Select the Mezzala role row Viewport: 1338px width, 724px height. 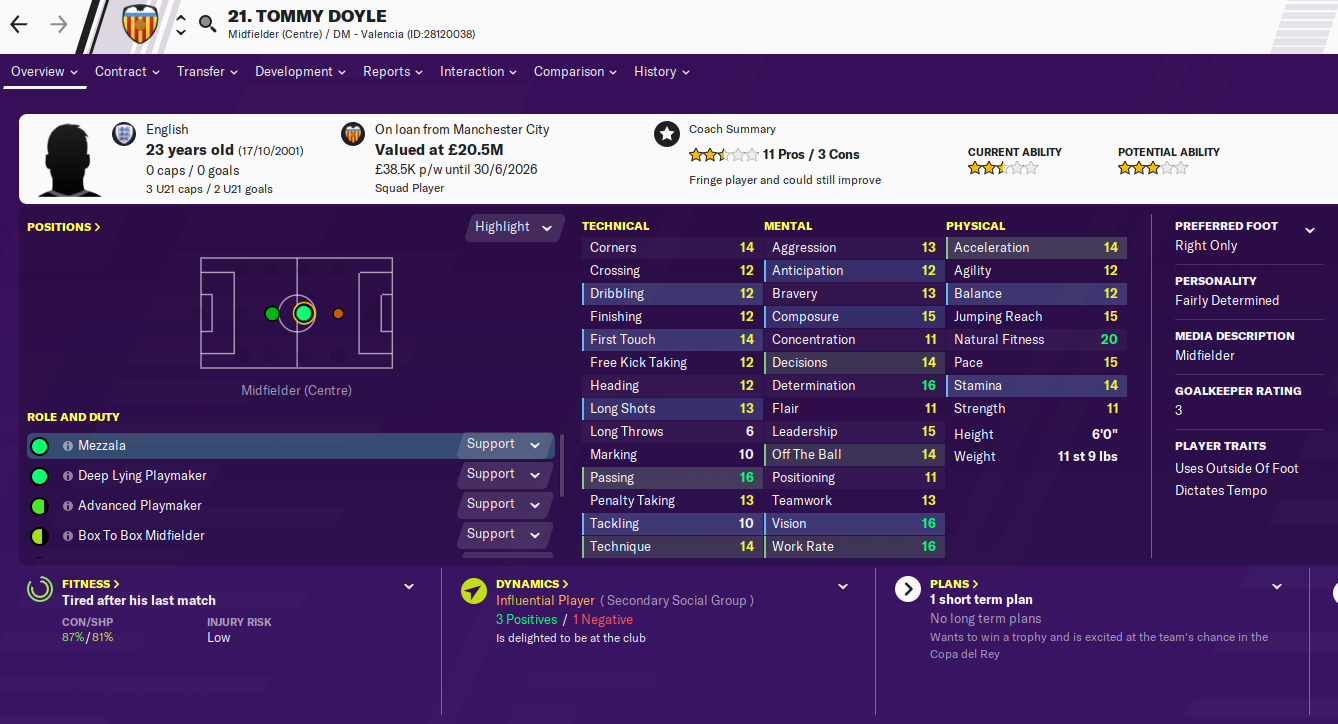[x=250, y=446]
